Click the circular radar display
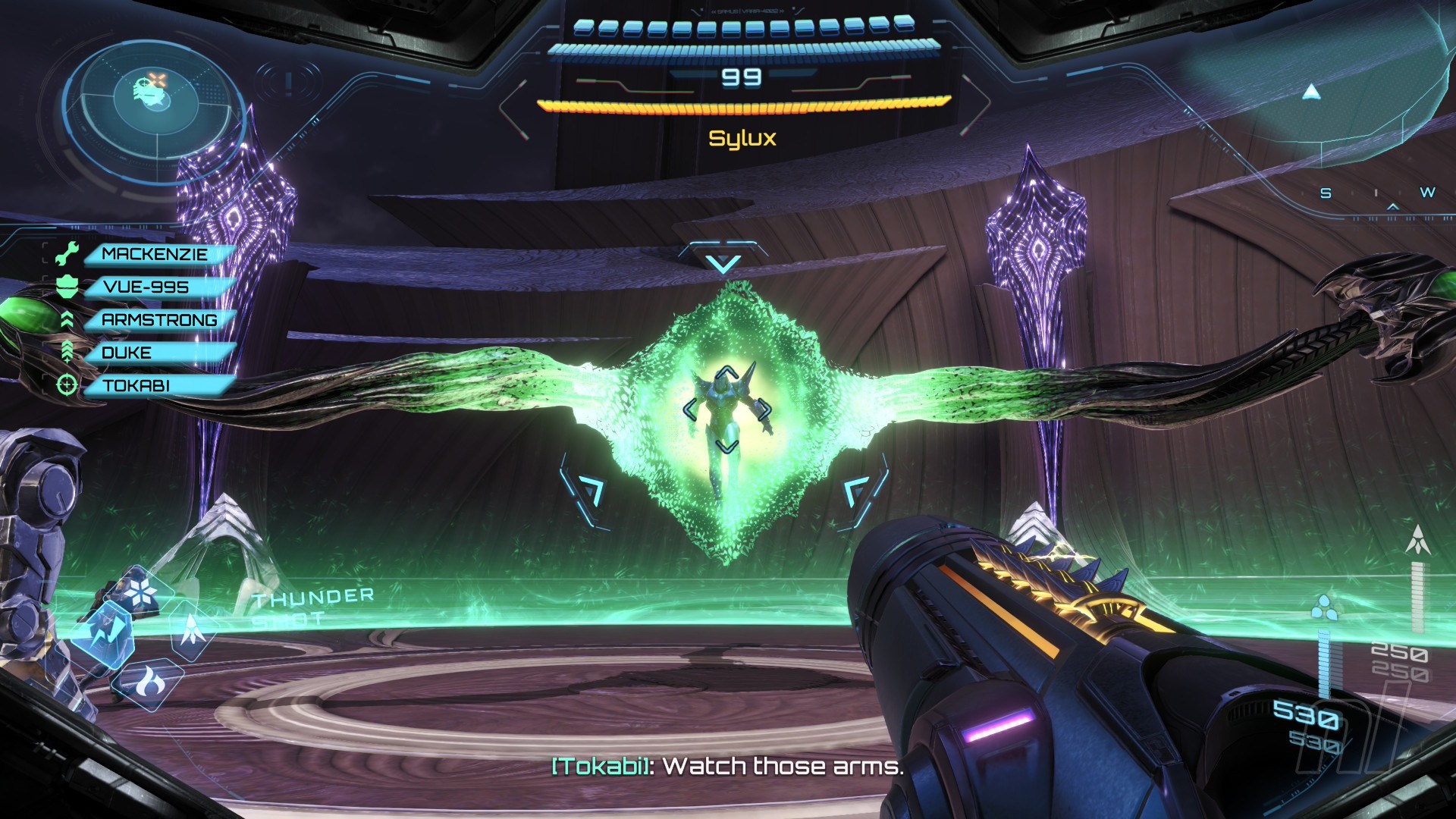This screenshot has width=1456, height=819. pyautogui.click(x=155, y=102)
